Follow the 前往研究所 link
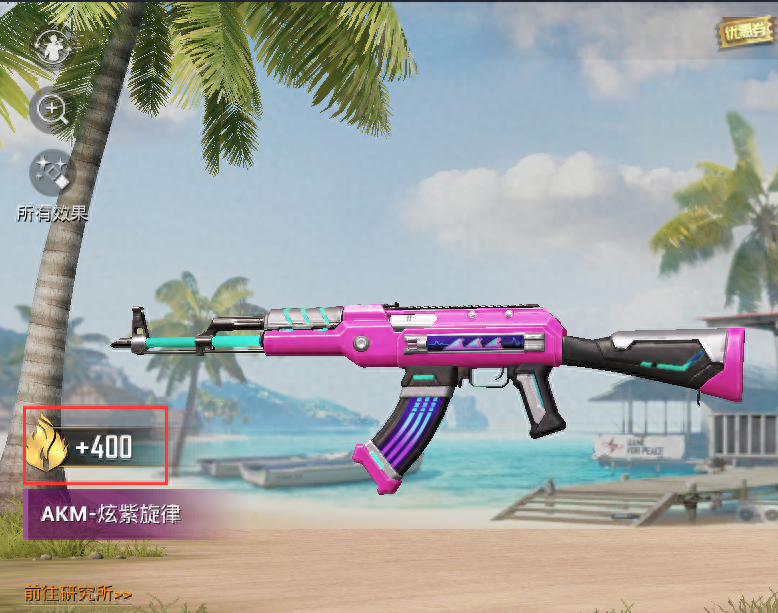Viewport: 778px width, 613px height. coord(78,593)
